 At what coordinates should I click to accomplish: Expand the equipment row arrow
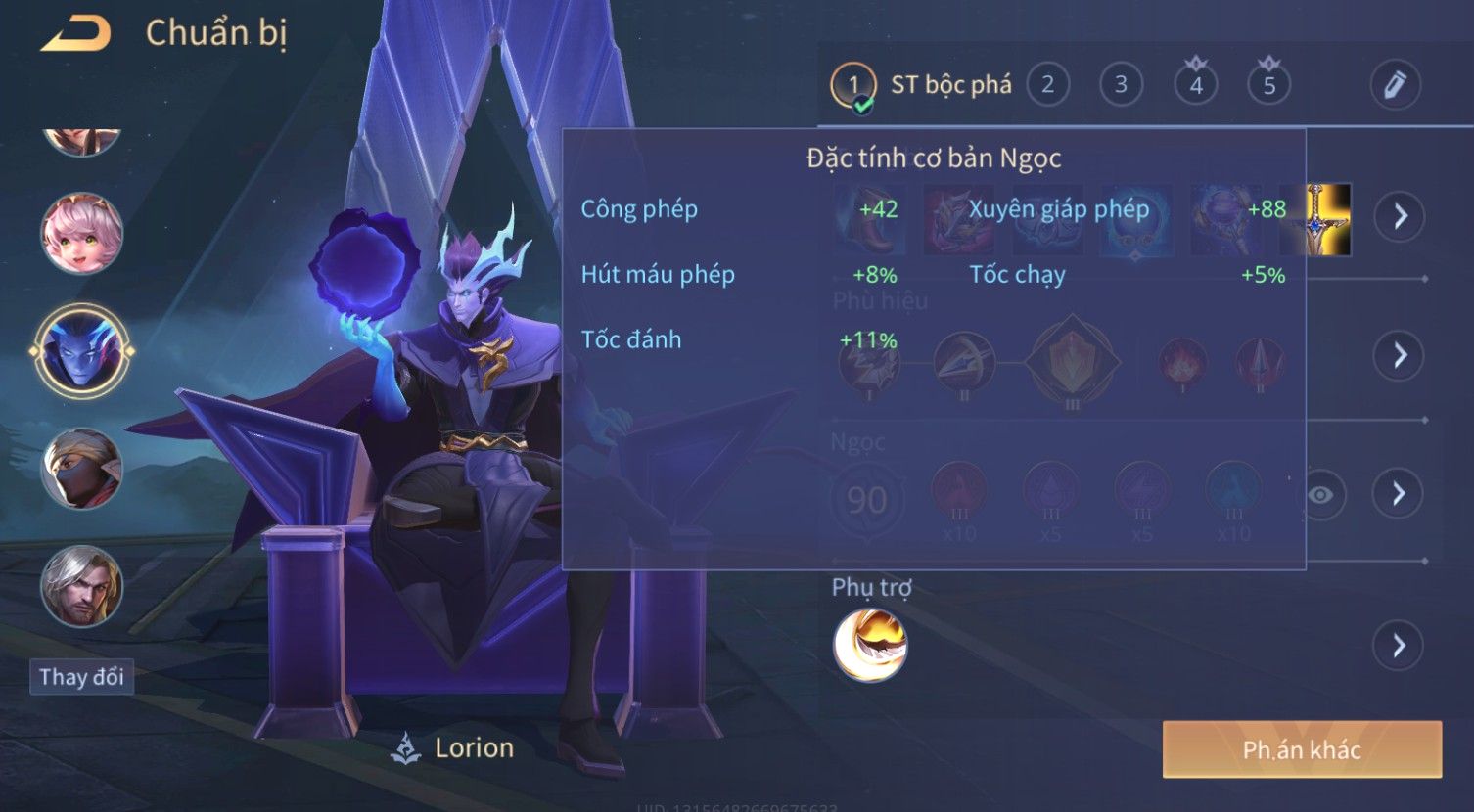click(x=1399, y=216)
